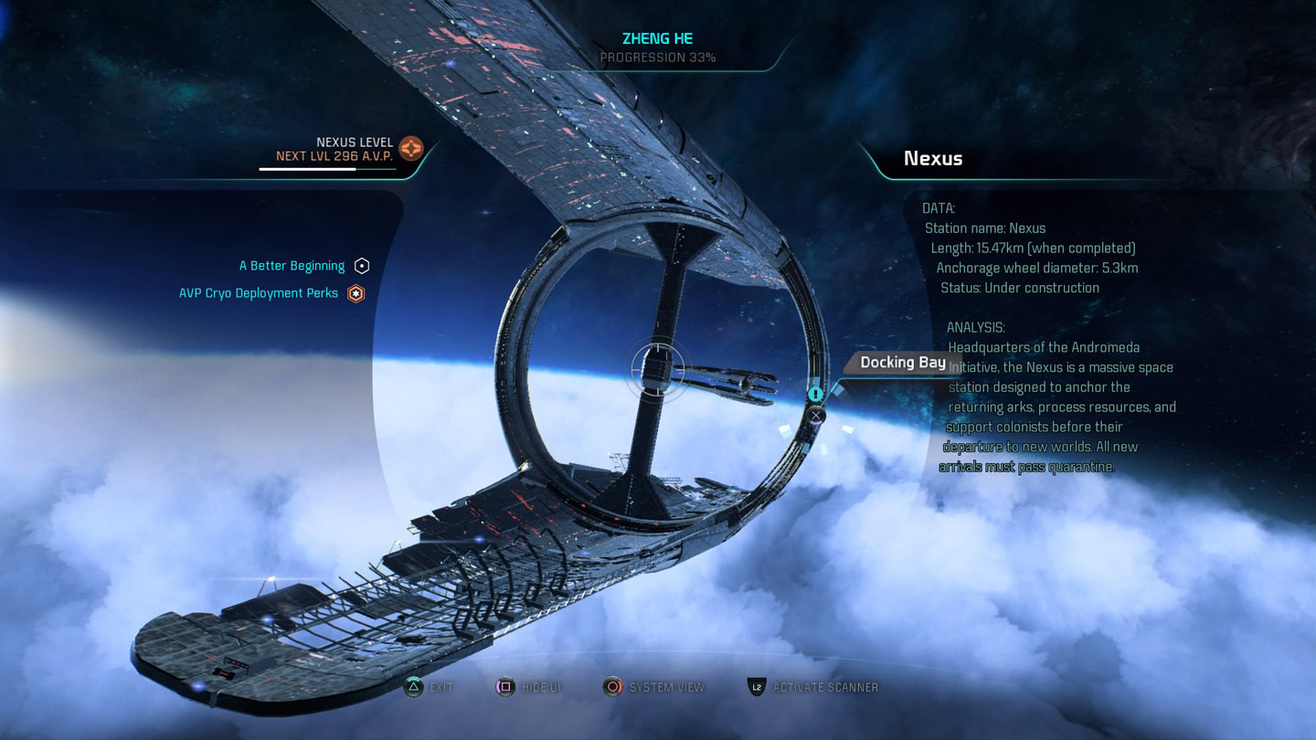Select the X icon below the Docking Bay marker

click(816, 413)
